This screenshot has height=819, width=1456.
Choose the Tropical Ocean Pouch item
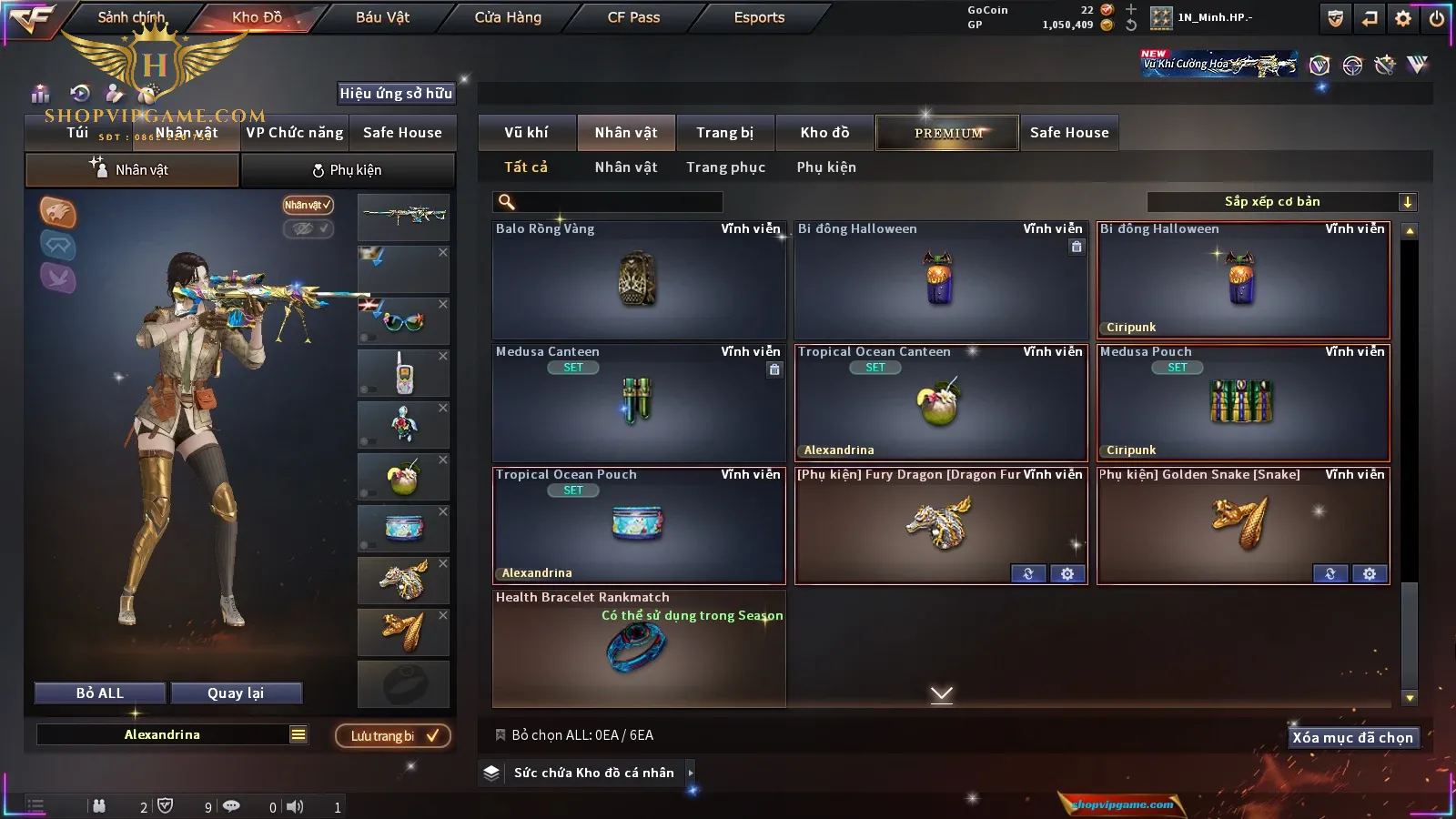pos(638,525)
